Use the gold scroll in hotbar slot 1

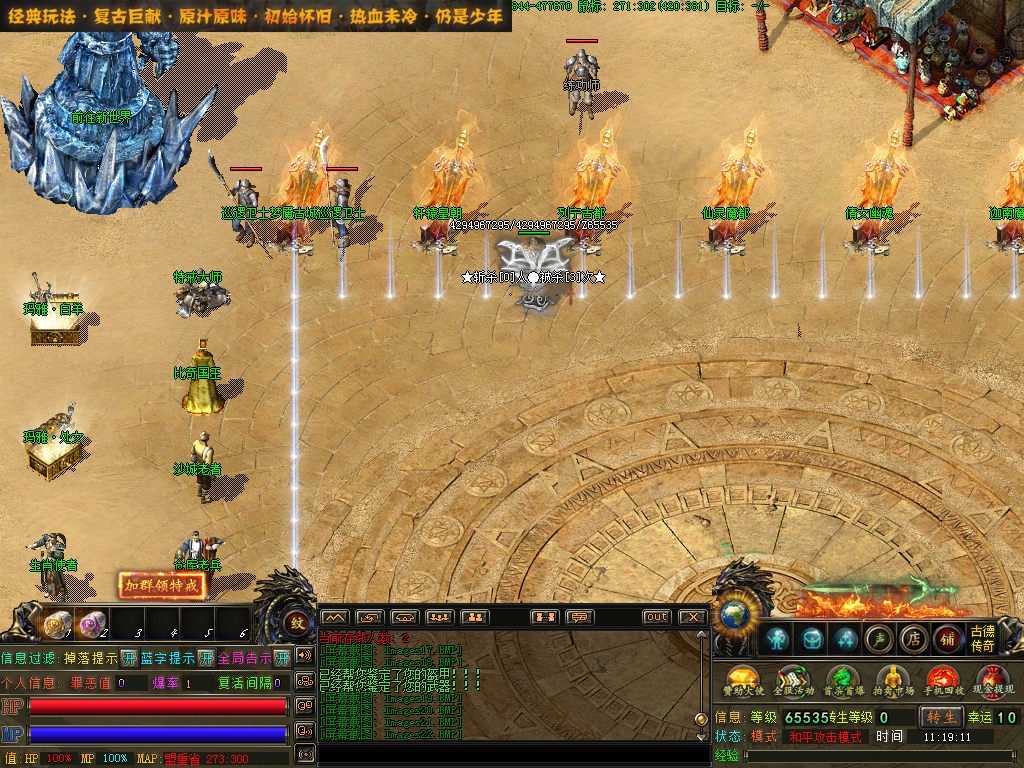(57, 624)
